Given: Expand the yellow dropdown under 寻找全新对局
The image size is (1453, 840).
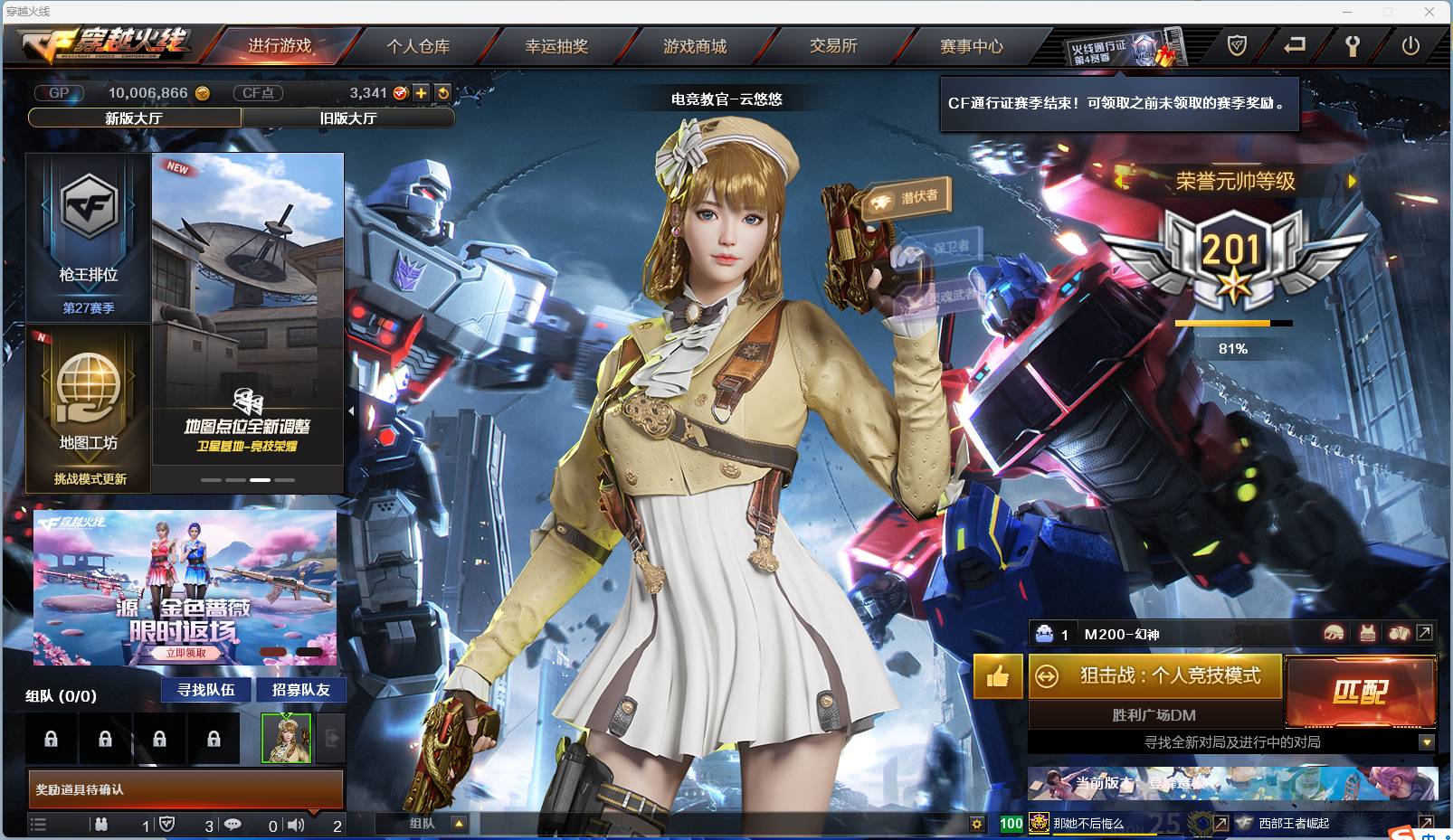Looking at the screenshot, I should tap(1426, 743).
